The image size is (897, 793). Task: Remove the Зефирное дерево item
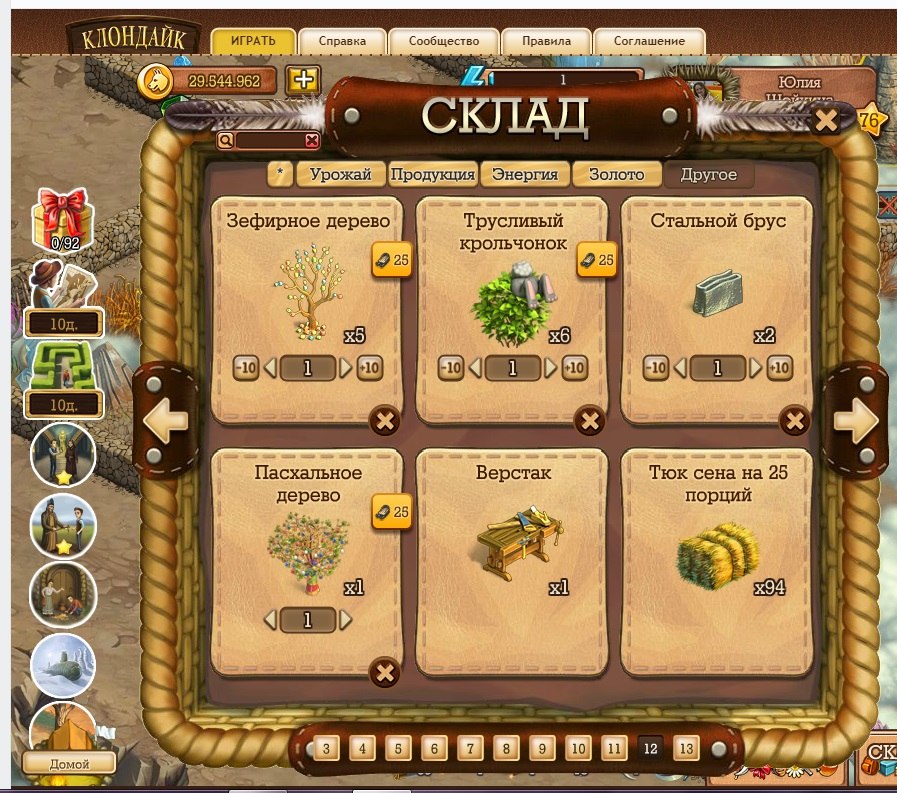(x=384, y=421)
